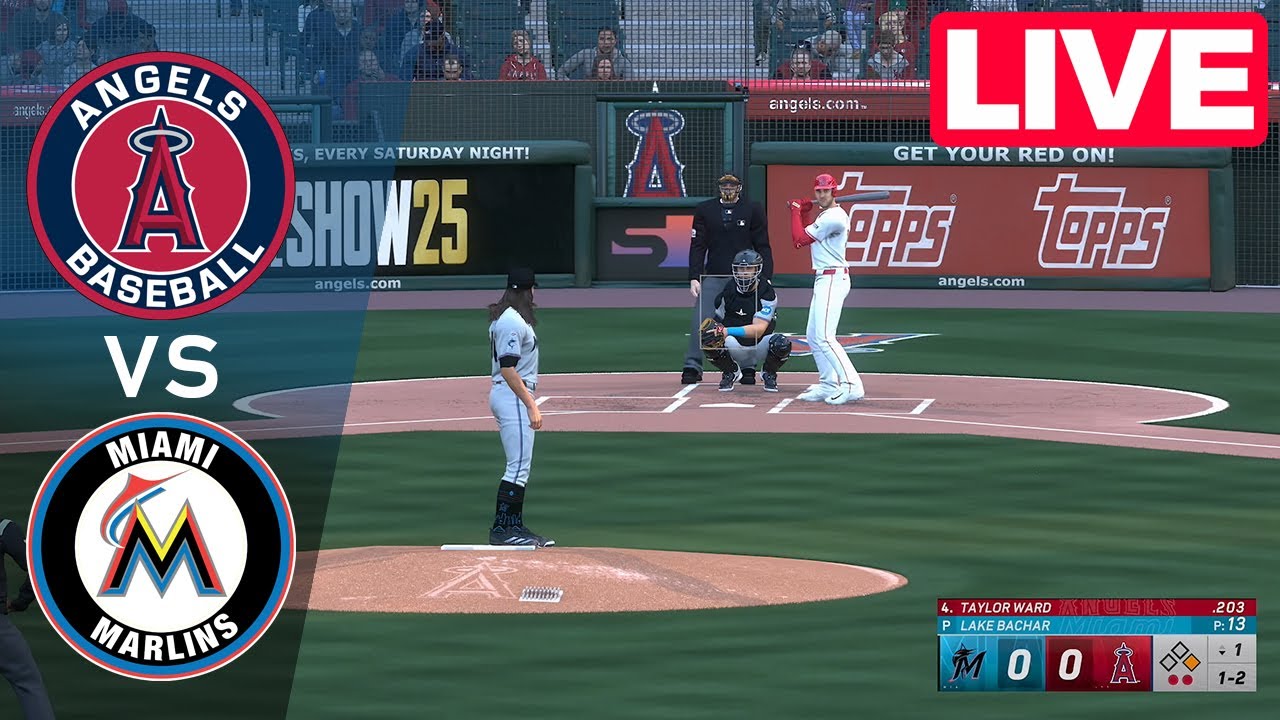Select the bases diamond indicator on the scoreboard
This screenshot has width=1280, height=720.
click(x=1181, y=657)
